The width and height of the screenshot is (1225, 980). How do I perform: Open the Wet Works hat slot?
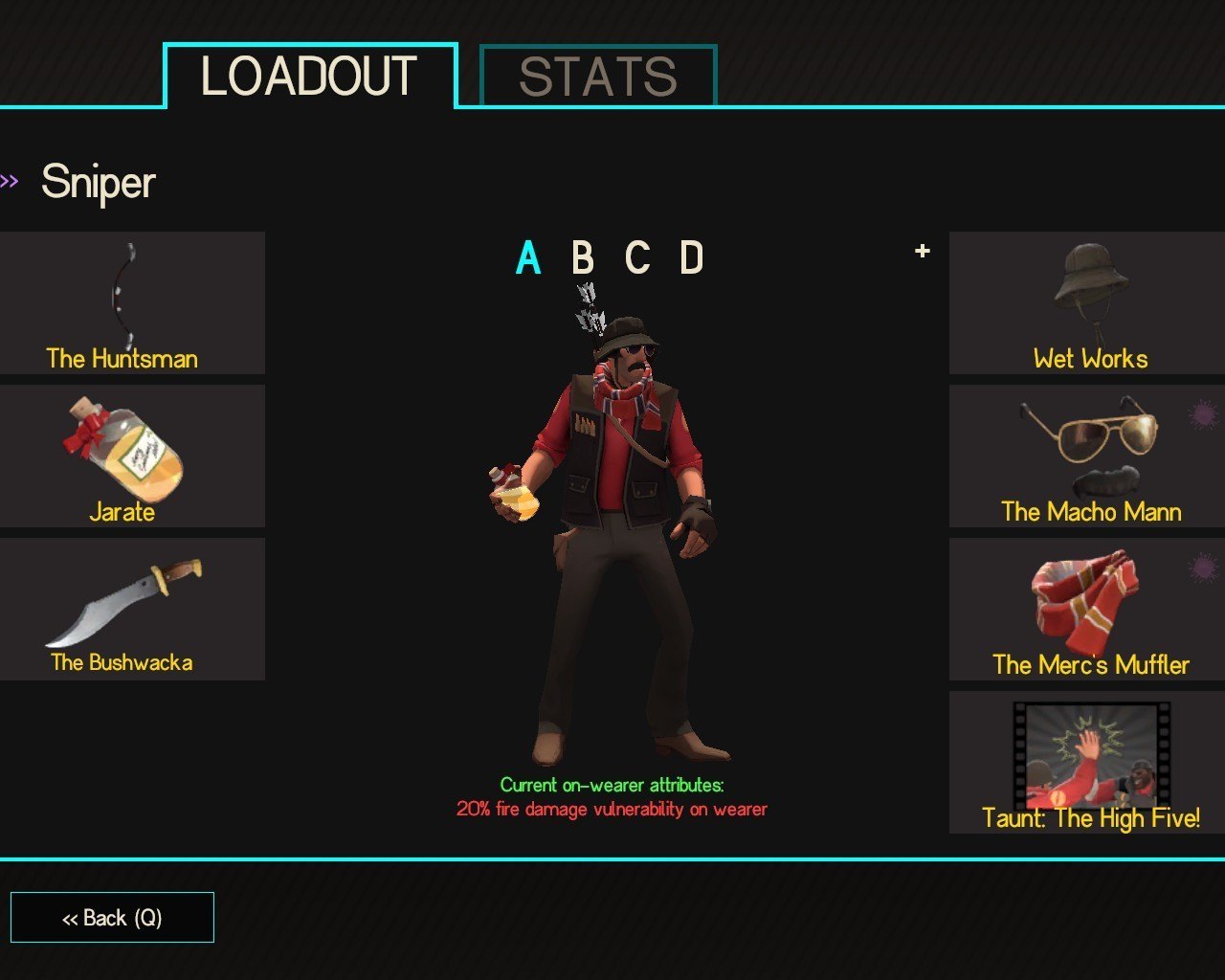1087,302
